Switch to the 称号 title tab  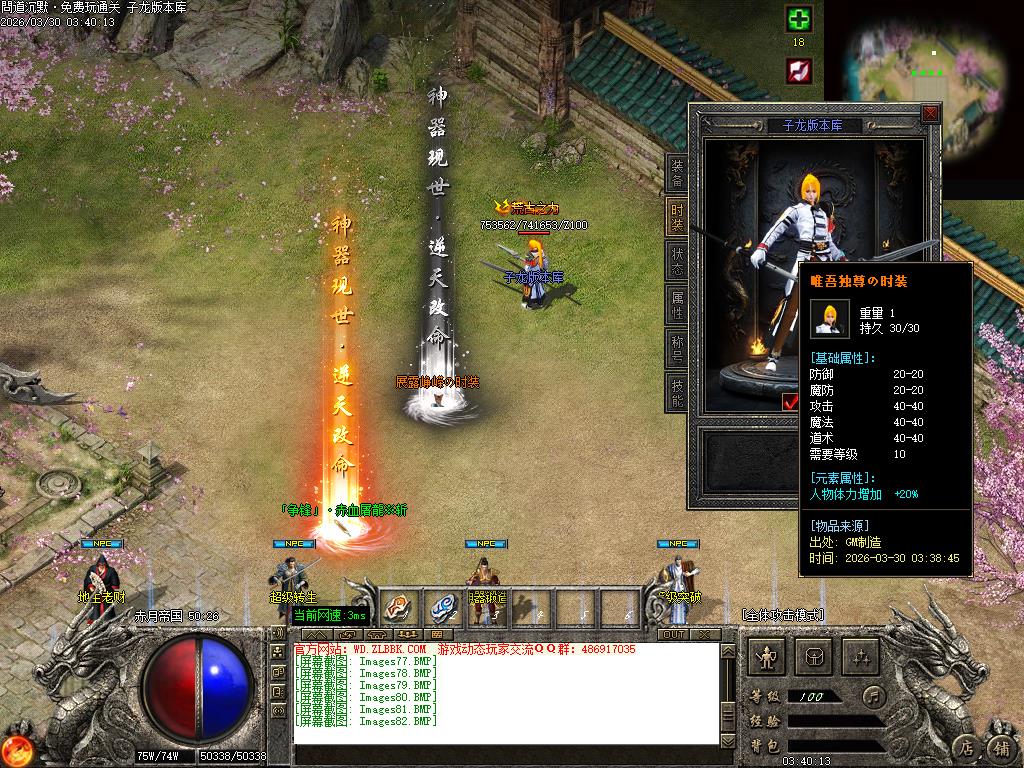coord(677,348)
